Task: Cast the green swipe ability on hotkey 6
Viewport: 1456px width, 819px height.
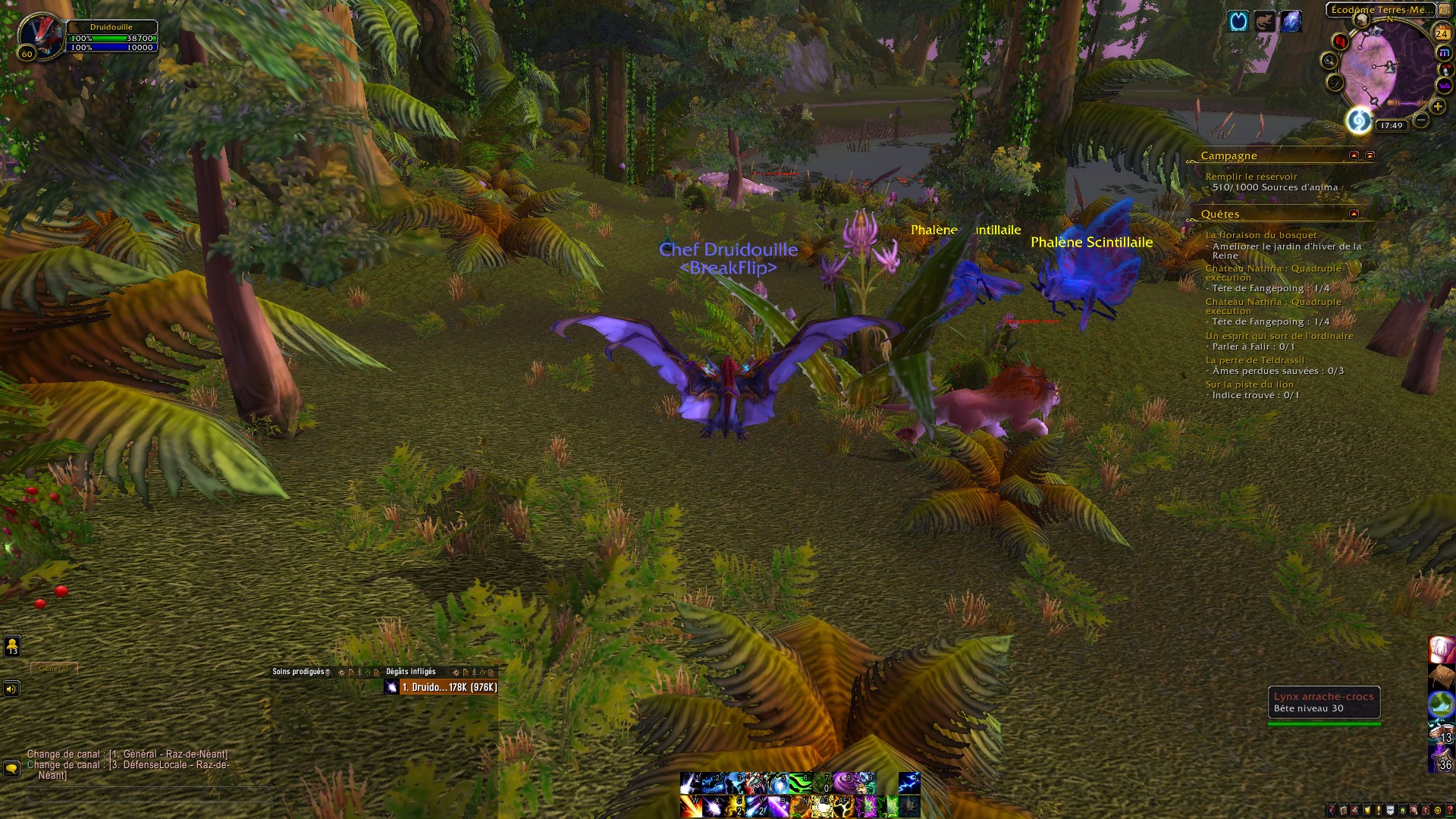Action: click(802, 783)
